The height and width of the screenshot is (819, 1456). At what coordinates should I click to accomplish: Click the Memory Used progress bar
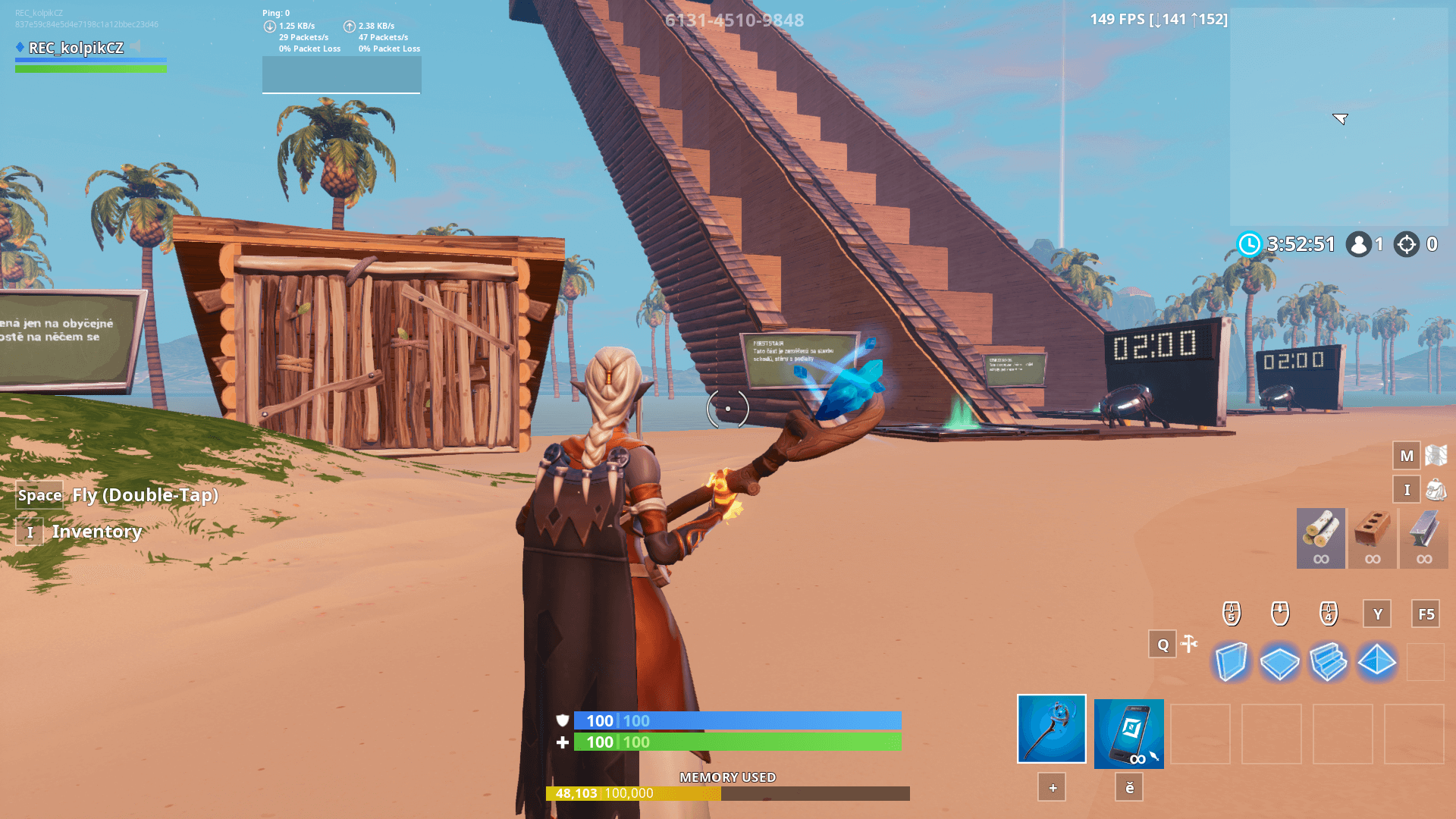pyautogui.click(x=728, y=793)
